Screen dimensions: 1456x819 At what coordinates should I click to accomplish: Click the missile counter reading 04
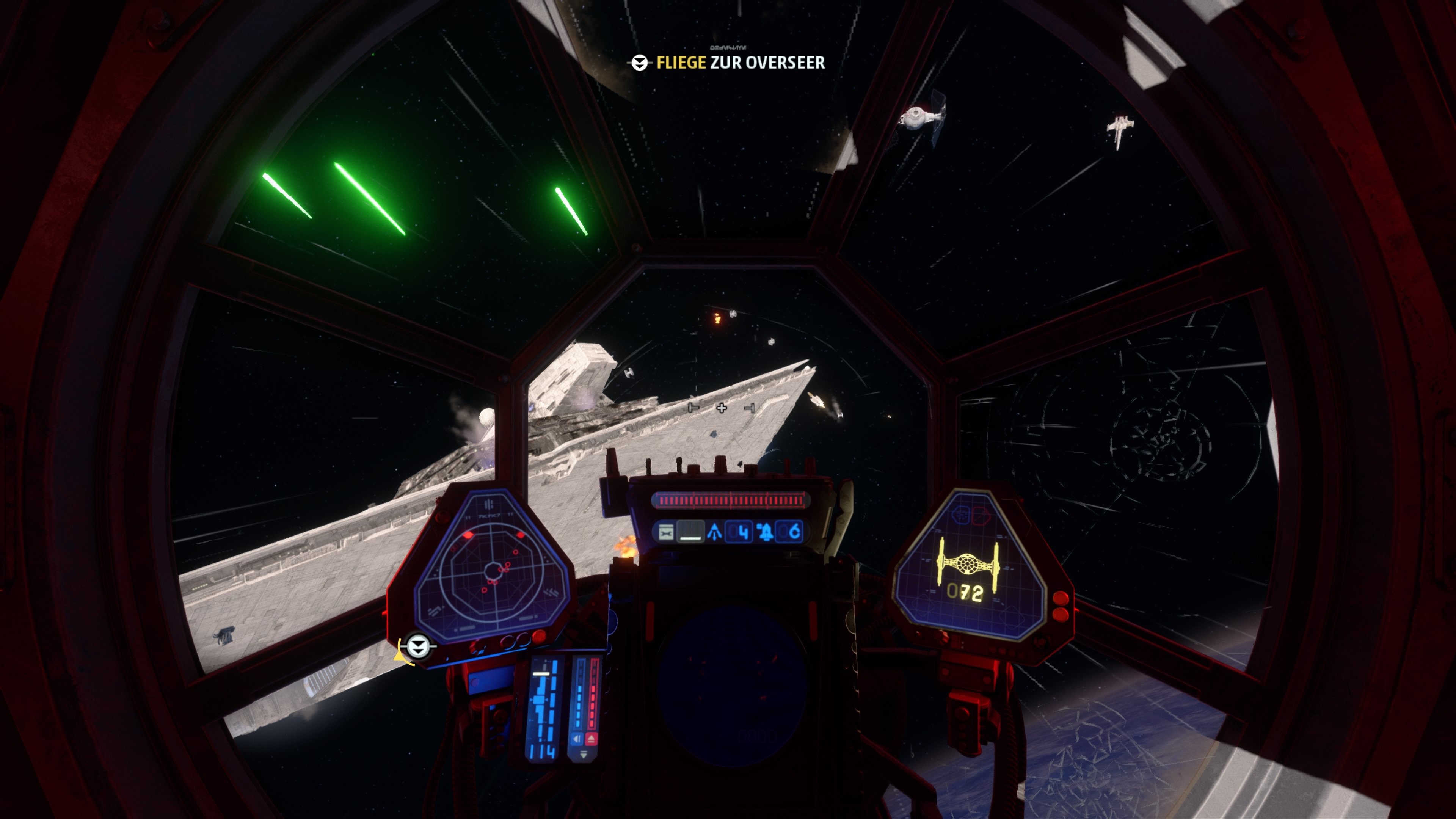pos(739,533)
